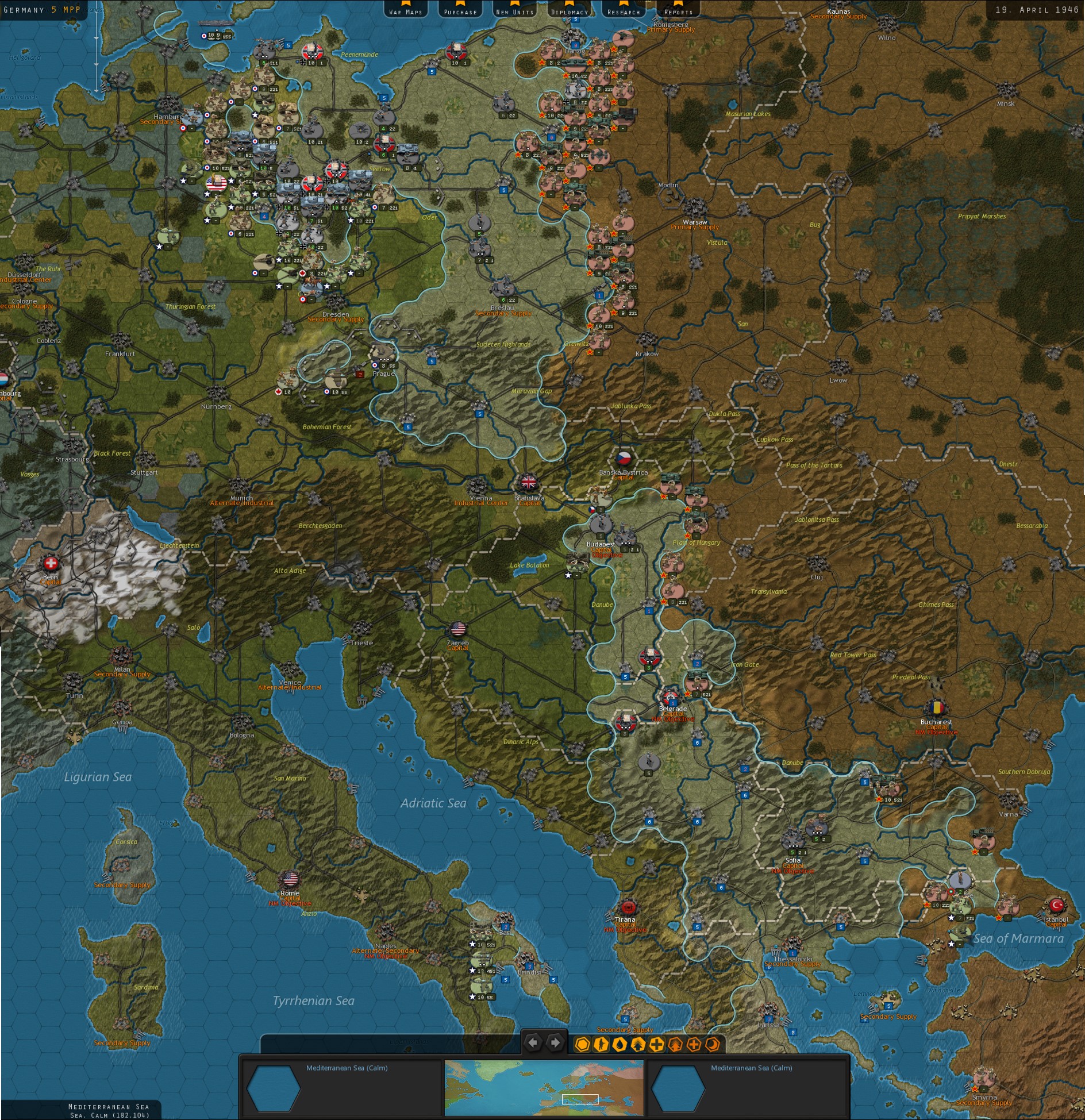This screenshot has width=1085, height=1120.
Task: Toggle the water drop supply overlay
Action: (620, 1044)
